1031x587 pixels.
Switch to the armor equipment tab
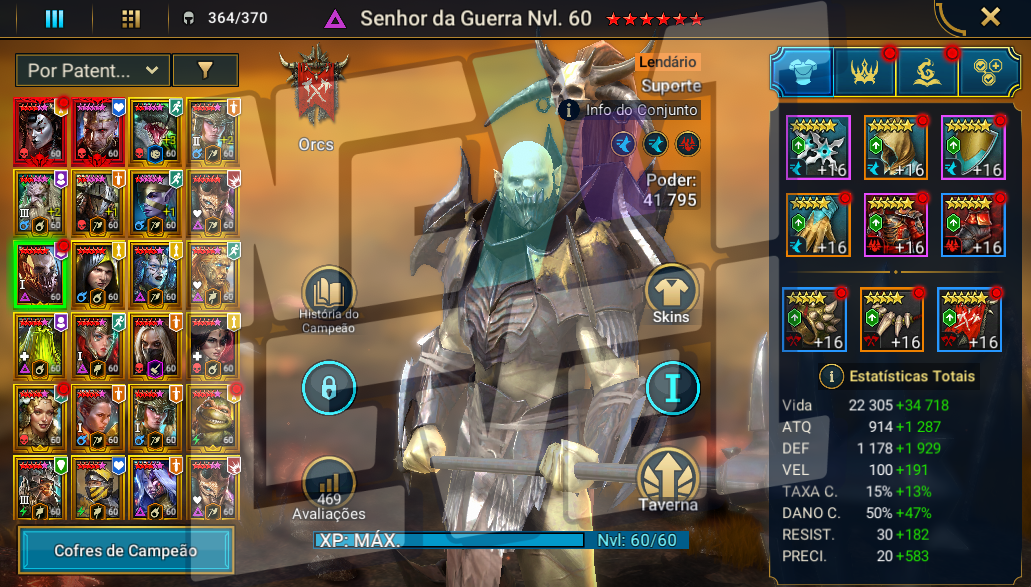click(x=800, y=72)
